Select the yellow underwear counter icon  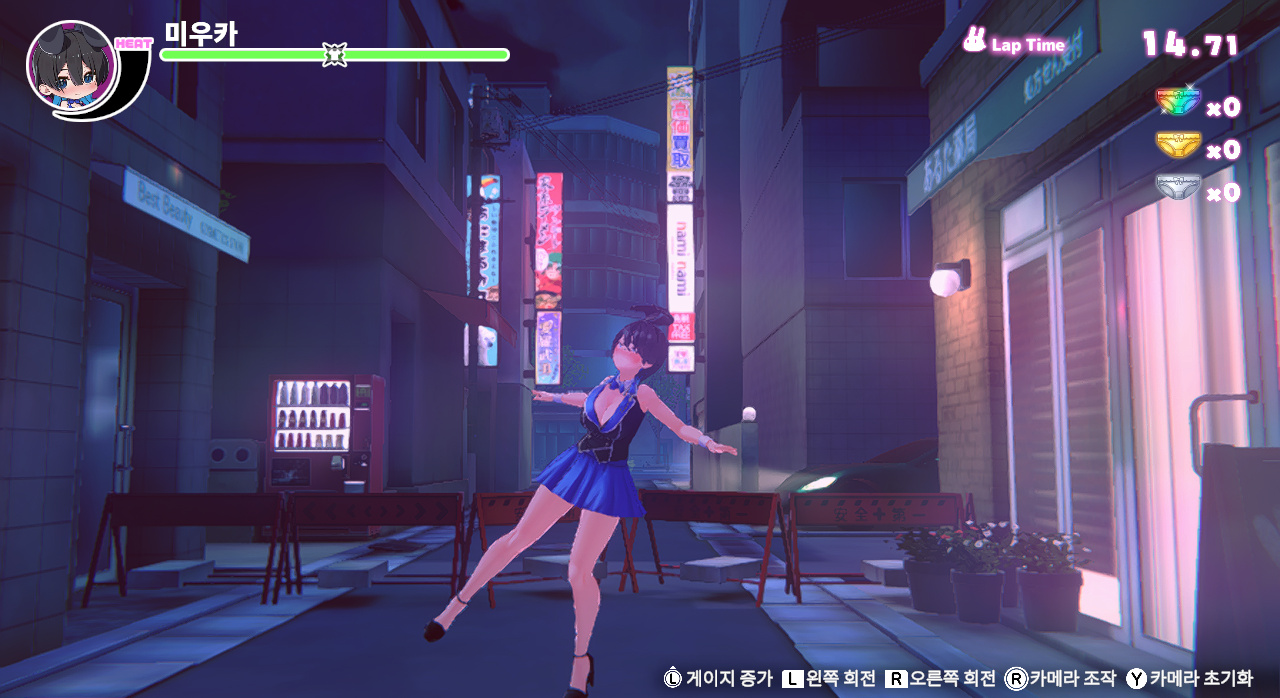(1177, 146)
